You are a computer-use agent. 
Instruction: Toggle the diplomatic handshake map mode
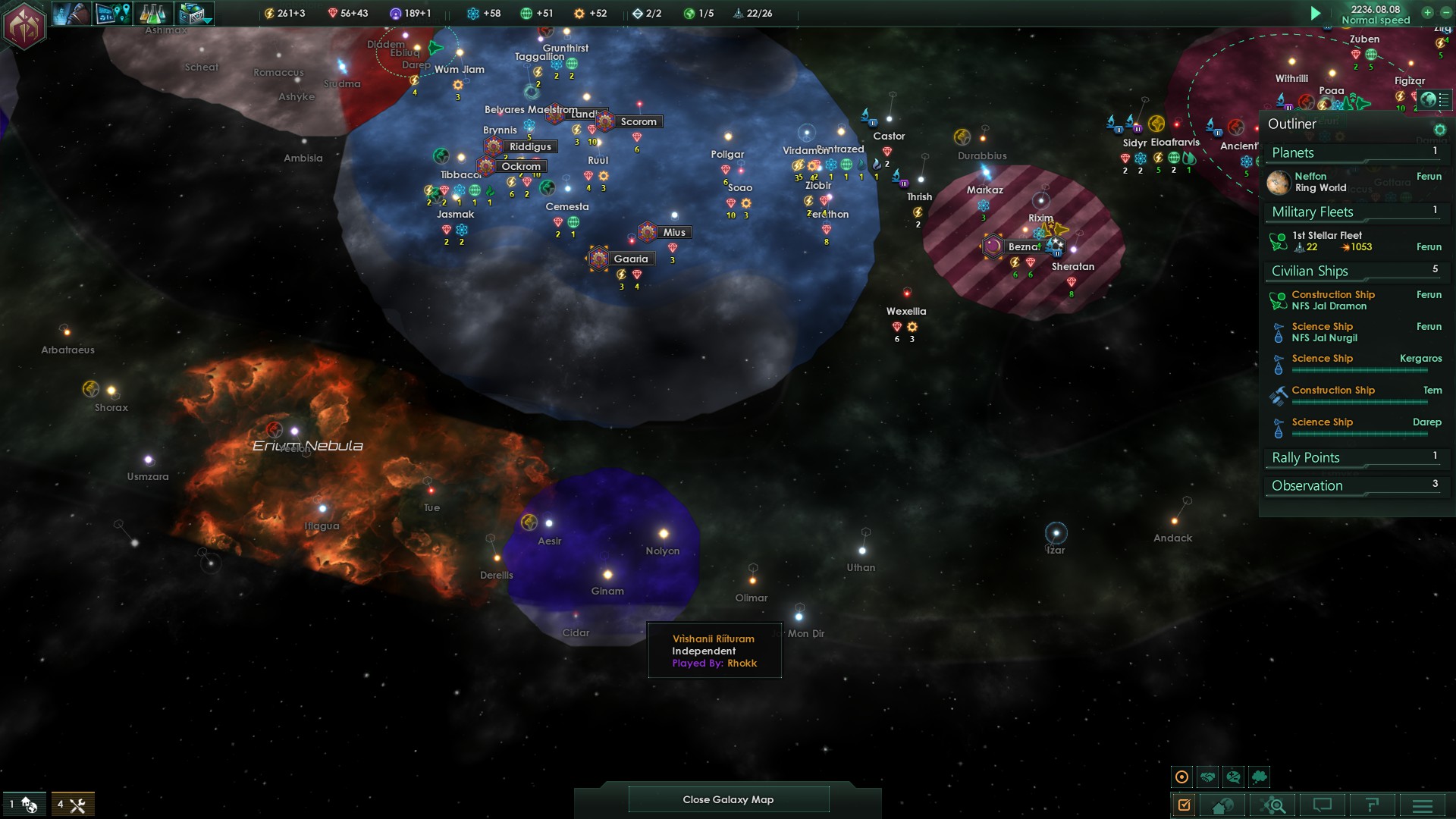(1208, 777)
